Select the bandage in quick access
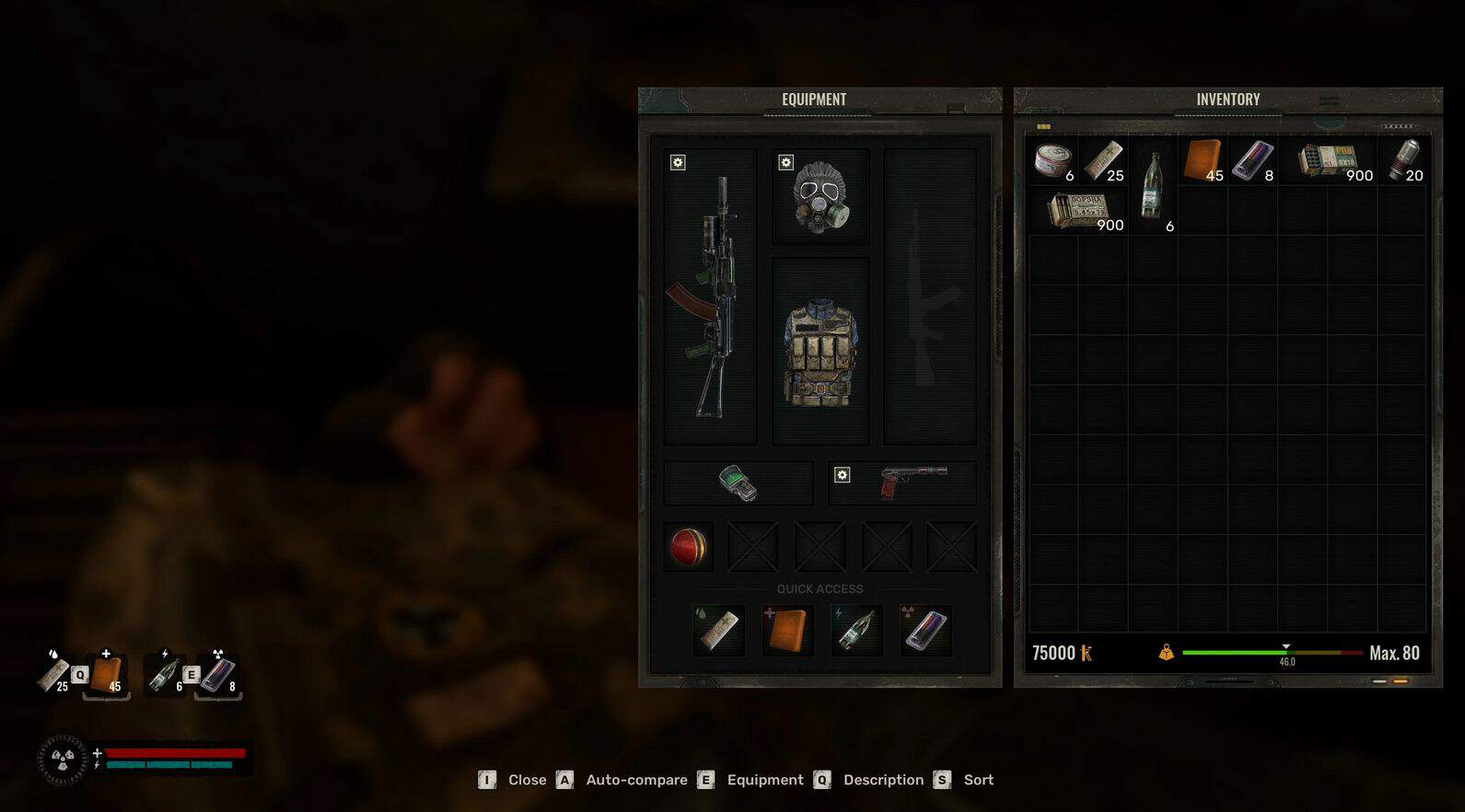Viewport: 1465px width, 812px height. click(x=718, y=631)
